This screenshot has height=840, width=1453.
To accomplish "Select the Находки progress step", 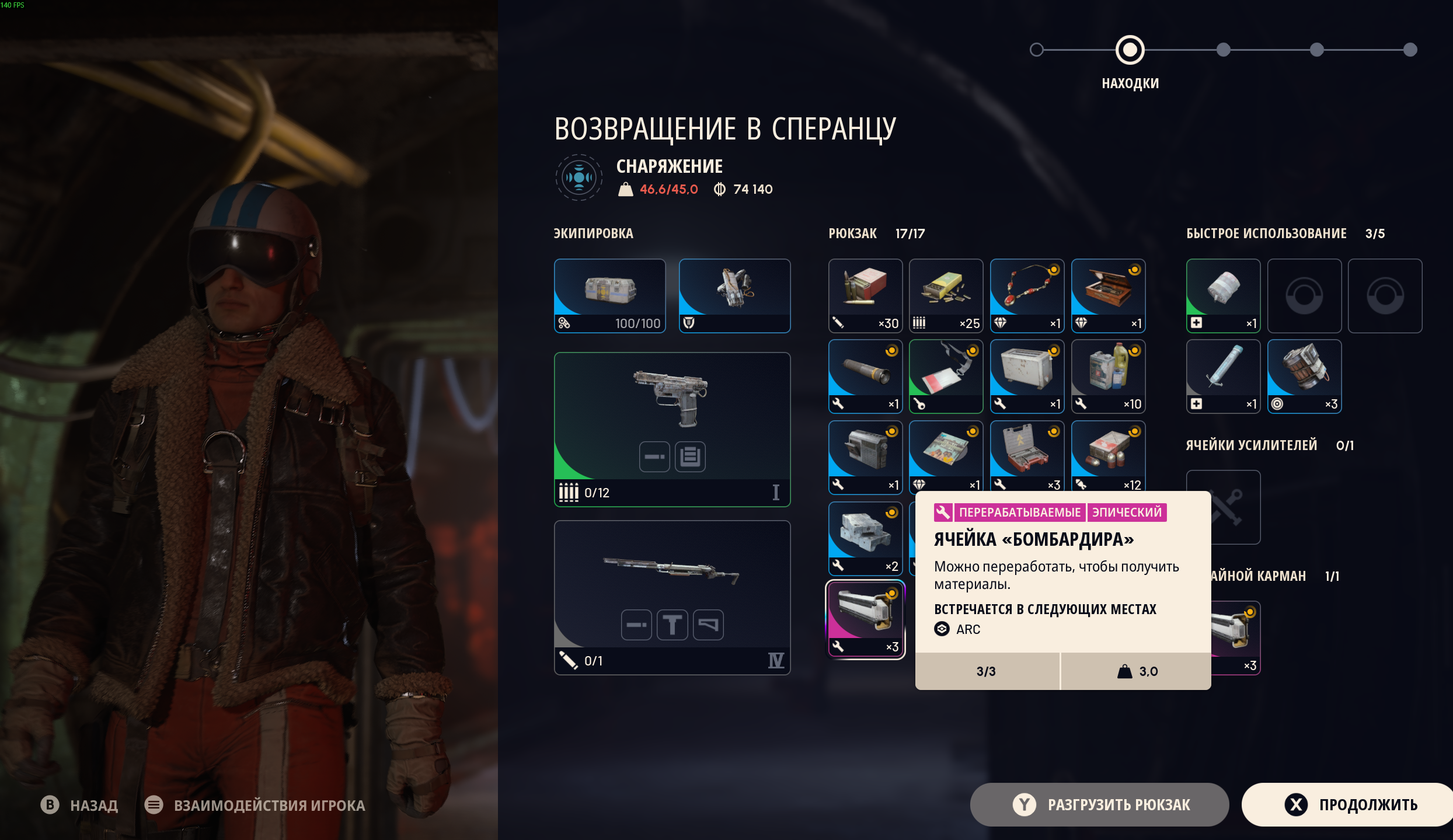I will (x=1130, y=50).
